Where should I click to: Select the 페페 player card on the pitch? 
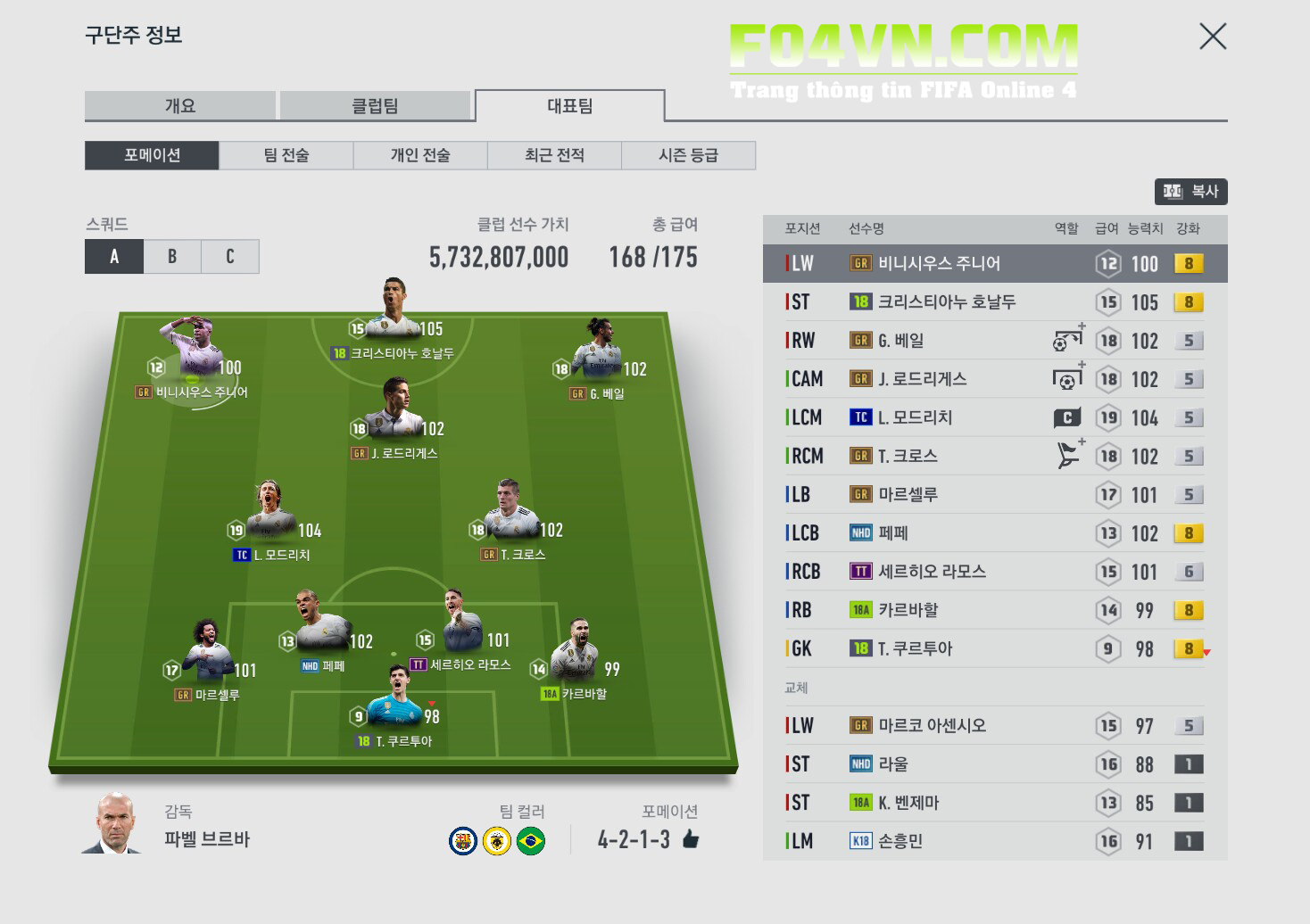tap(320, 627)
